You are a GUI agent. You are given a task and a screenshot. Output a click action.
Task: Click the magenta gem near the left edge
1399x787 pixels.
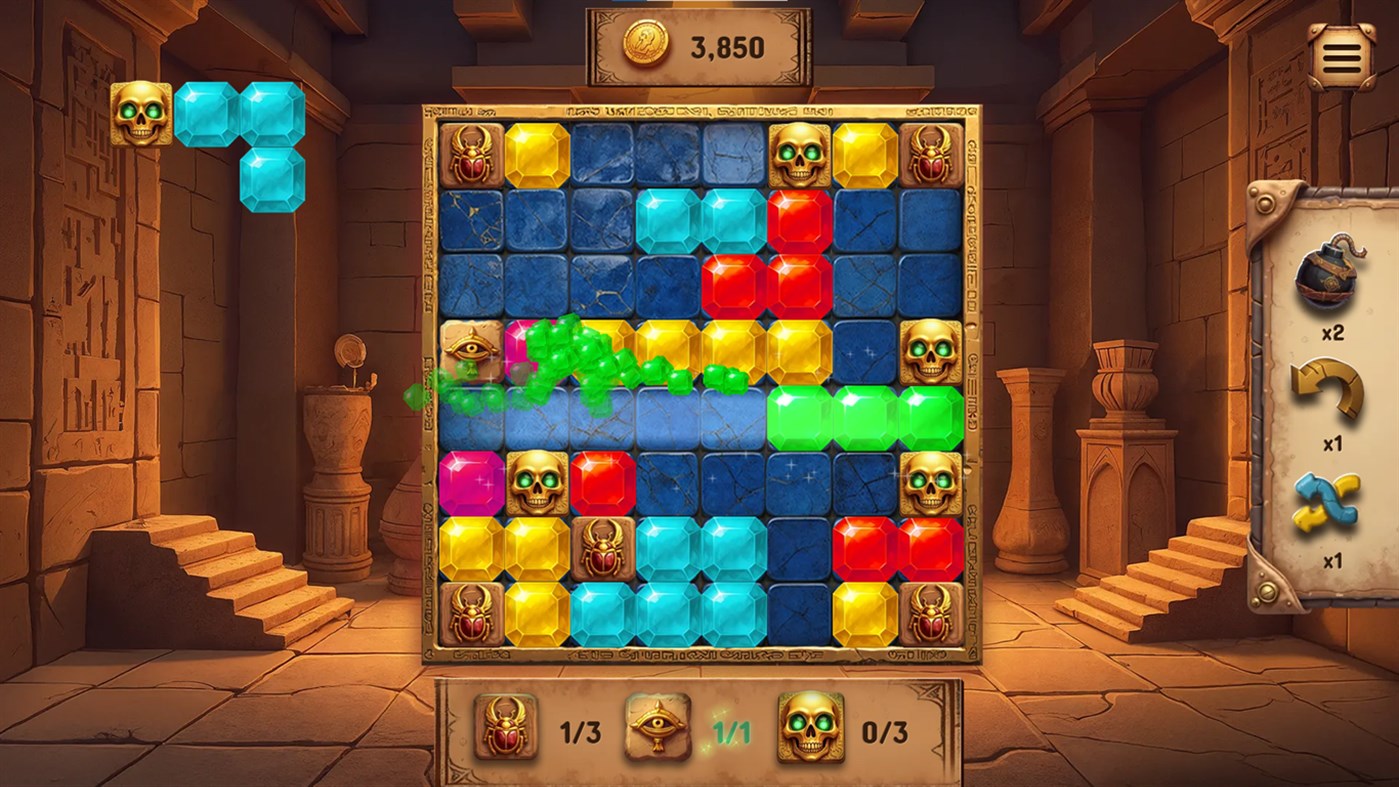click(474, 480)
